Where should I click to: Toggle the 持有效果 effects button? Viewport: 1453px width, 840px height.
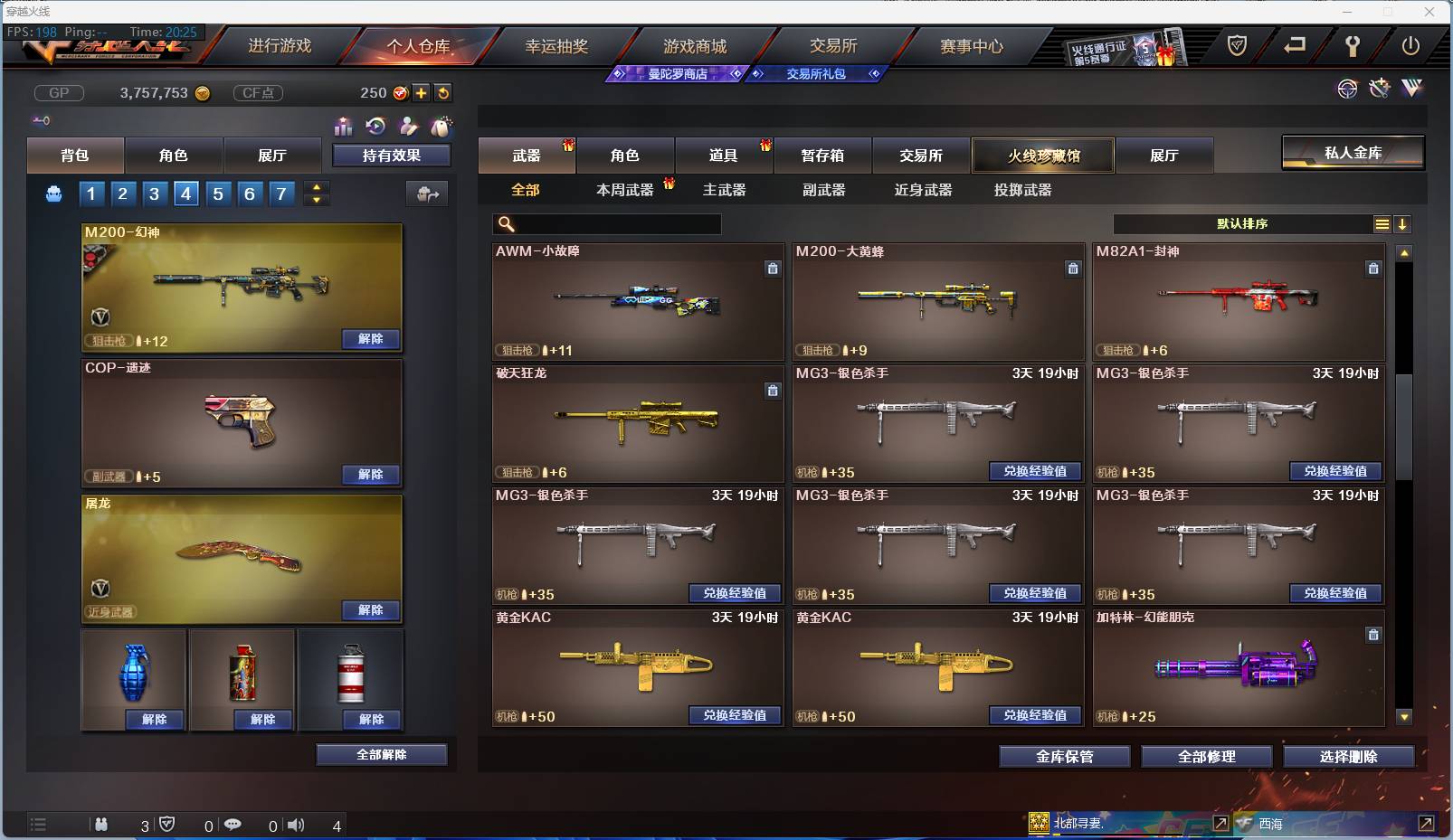(x=392, y=155)
